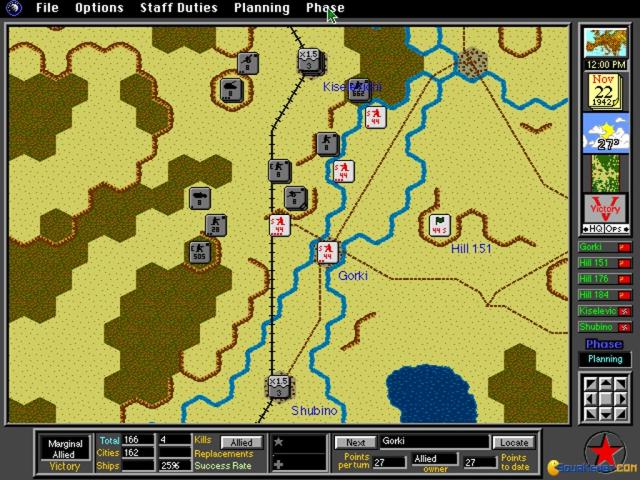This screenshot has width=640, height=480.
Task: Click the November 22 calendar icon
Action: coord(604,90)
